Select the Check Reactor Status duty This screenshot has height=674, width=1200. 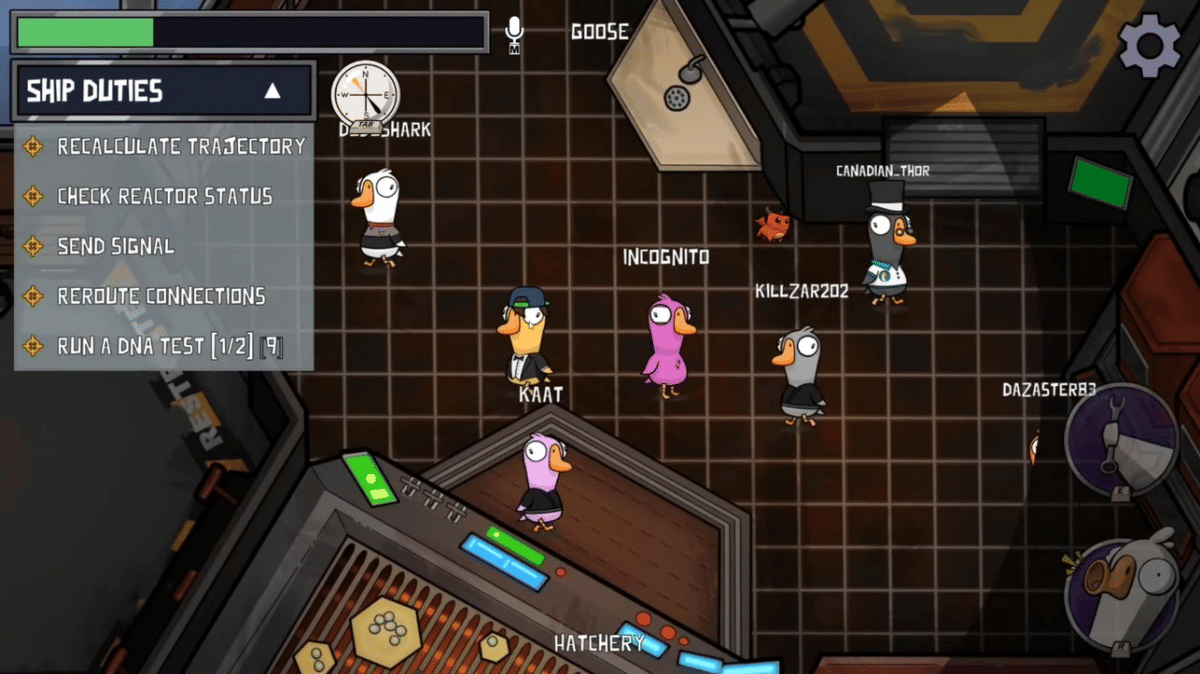point(164,196)
